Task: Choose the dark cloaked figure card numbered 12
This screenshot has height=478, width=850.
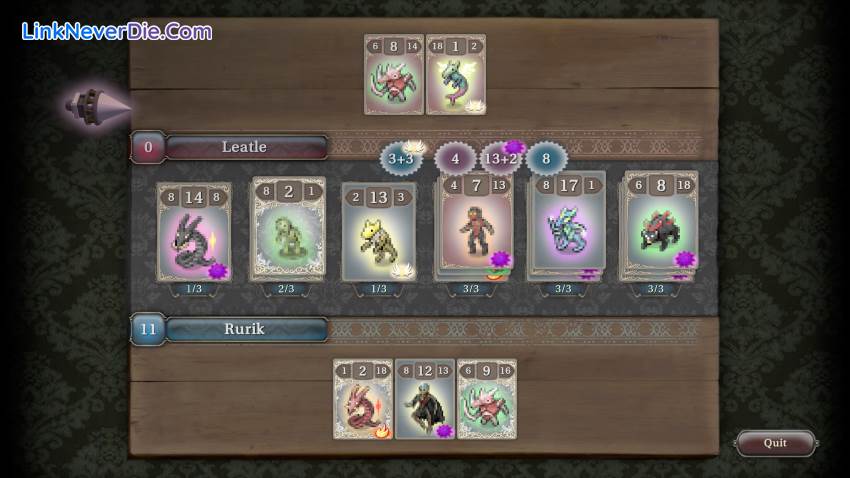Action: [425, 400]
